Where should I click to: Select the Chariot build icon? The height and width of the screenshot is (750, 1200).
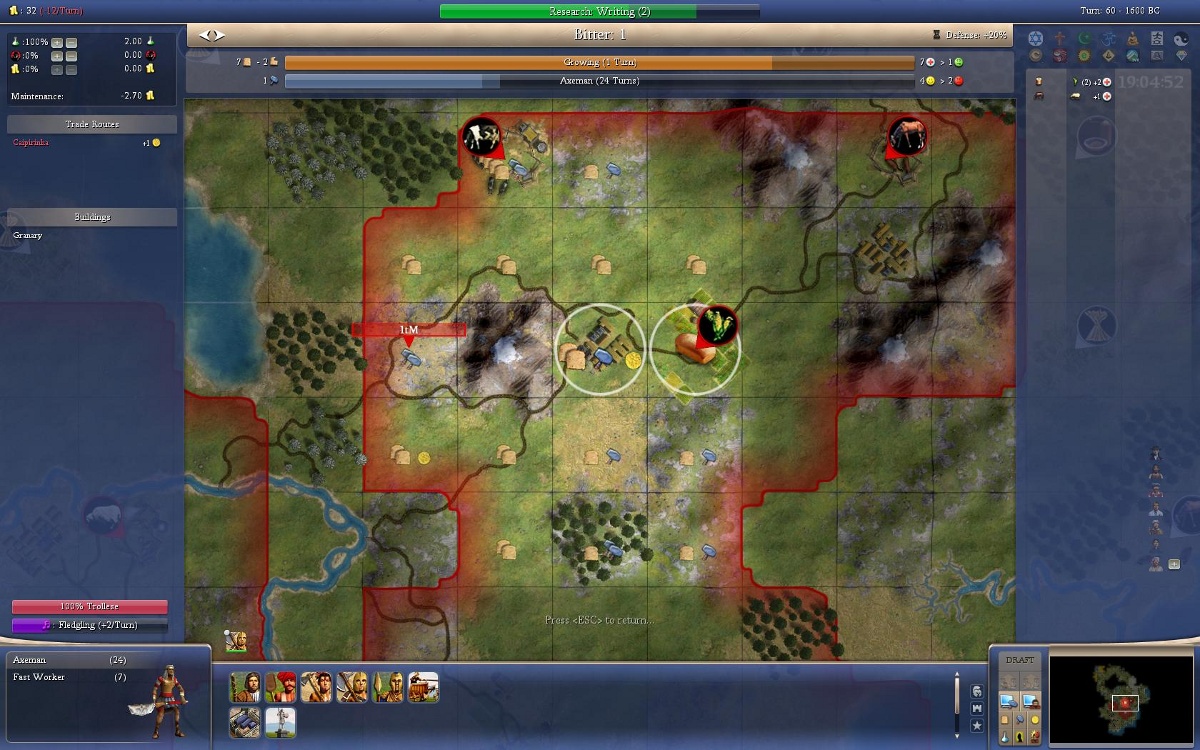423,687
